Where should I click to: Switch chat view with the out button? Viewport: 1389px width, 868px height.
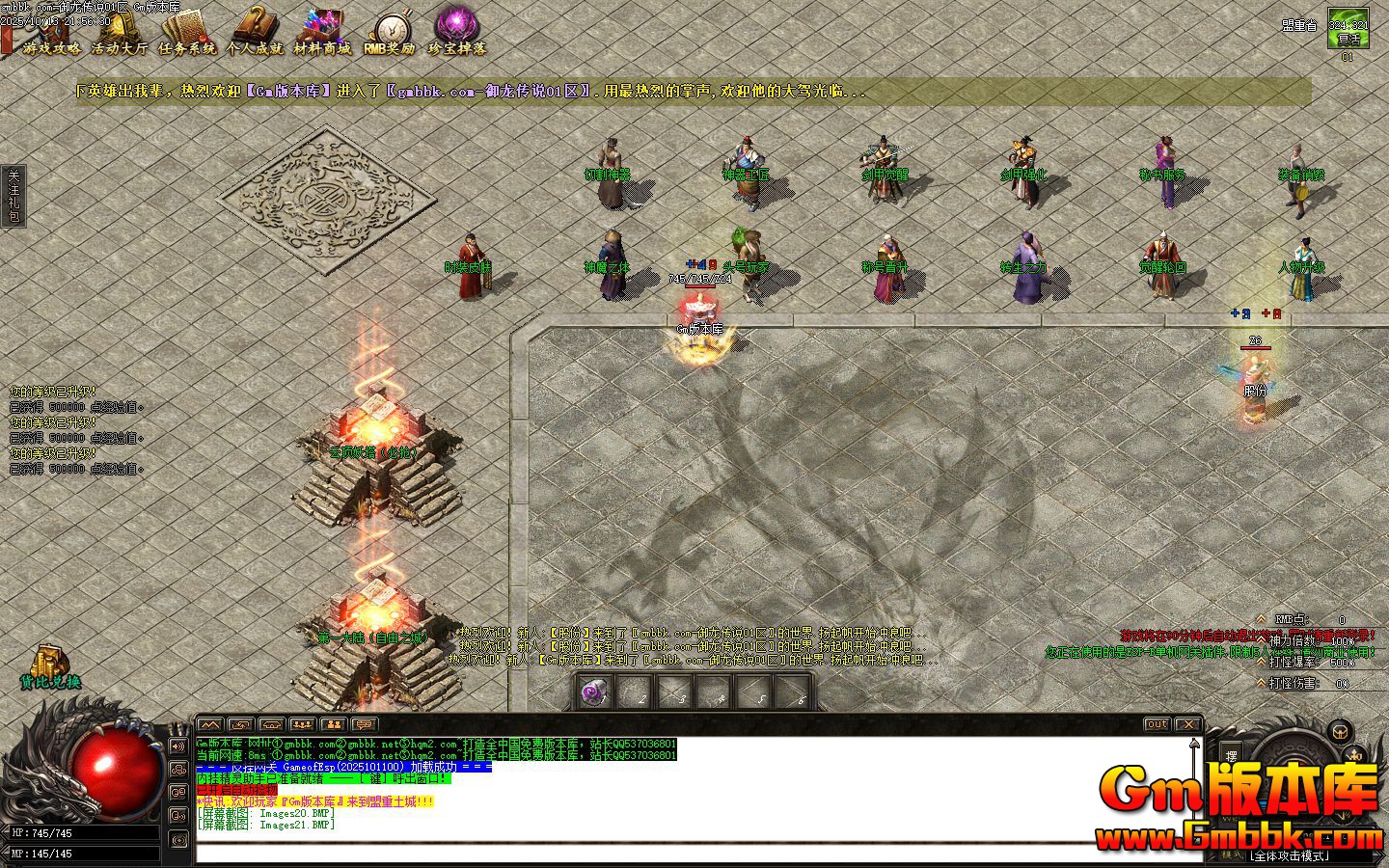tap(1156, 724)
